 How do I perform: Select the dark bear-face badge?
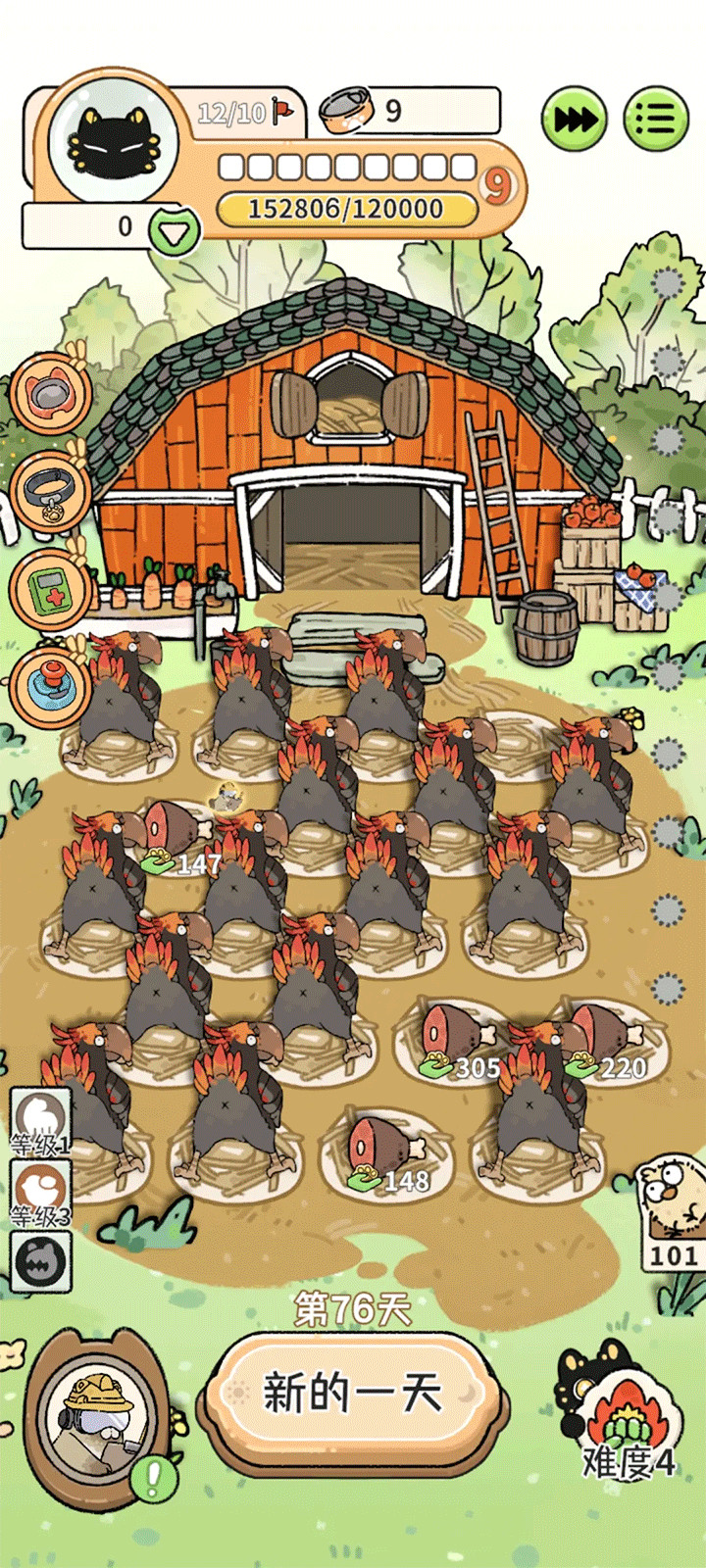[x=41, y=1261]
